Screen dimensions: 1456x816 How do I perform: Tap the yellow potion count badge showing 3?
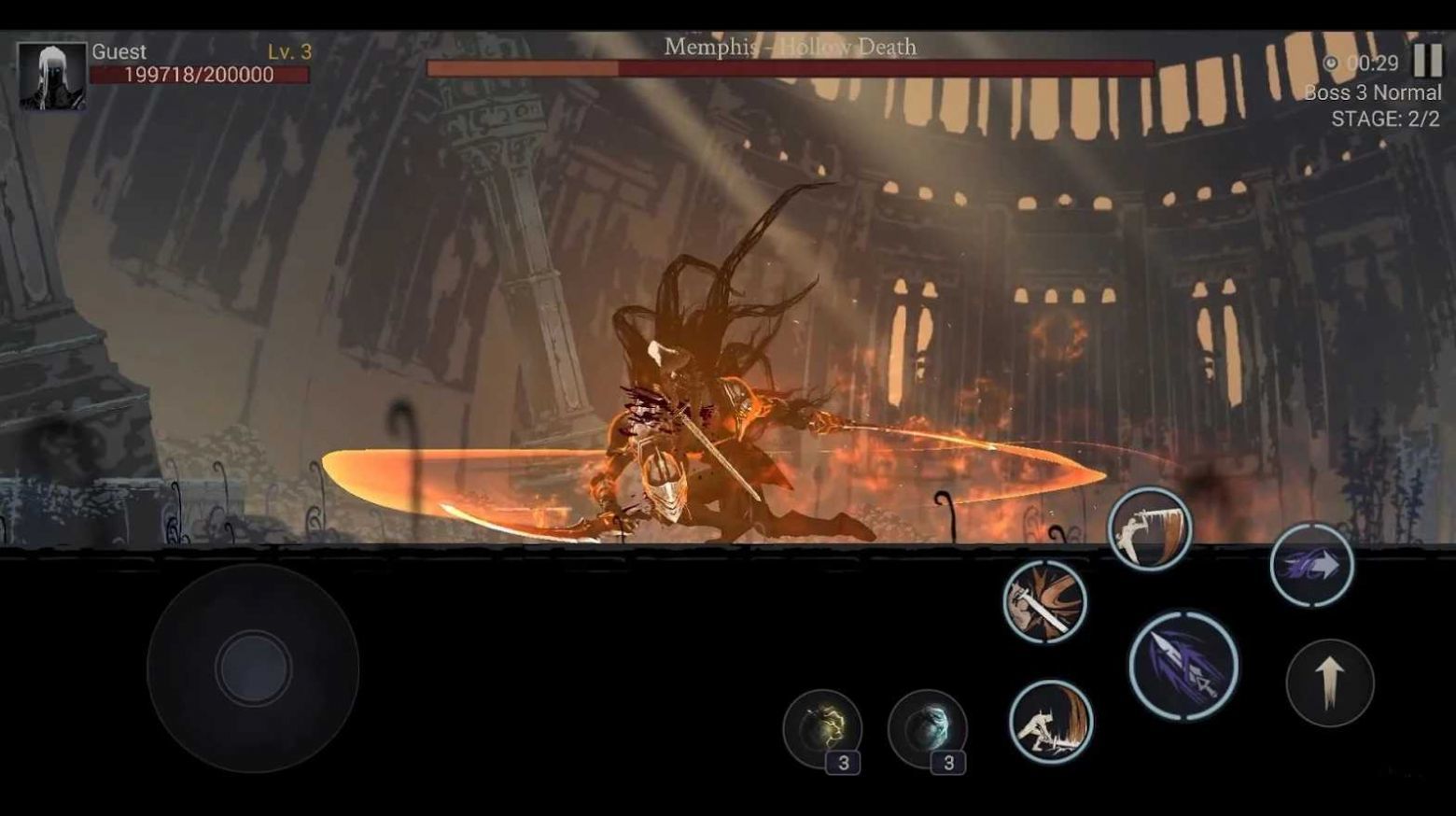click(845, 763)
